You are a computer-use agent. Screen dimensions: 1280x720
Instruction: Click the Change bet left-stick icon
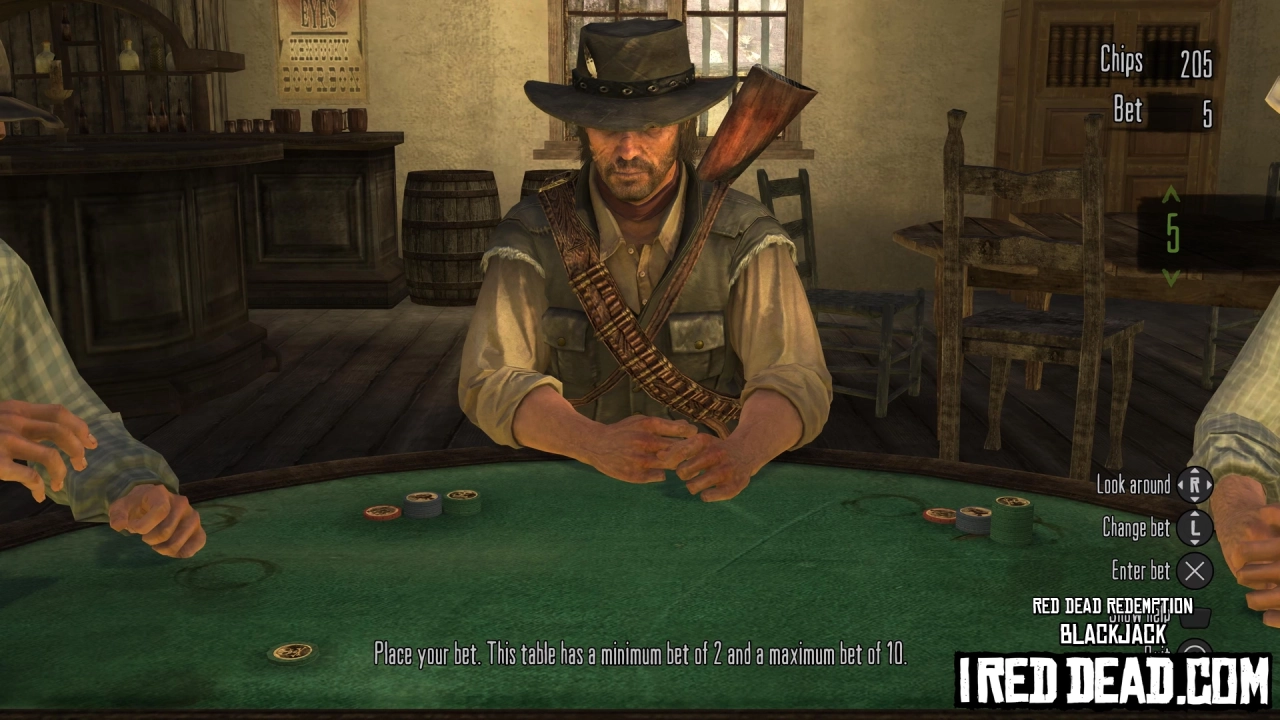click(1196, 528)
